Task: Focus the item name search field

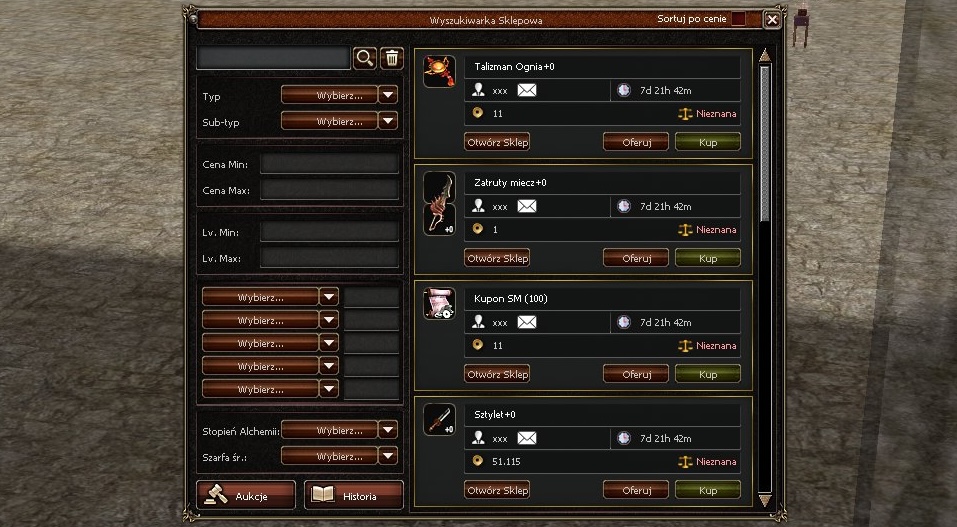Action: [273, 58]
